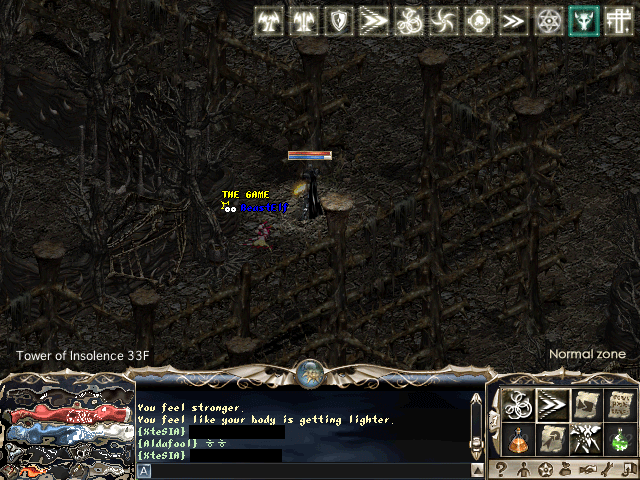Click the chat scrollbar's up arrow
640x480 pixels.
click(477, 397)
